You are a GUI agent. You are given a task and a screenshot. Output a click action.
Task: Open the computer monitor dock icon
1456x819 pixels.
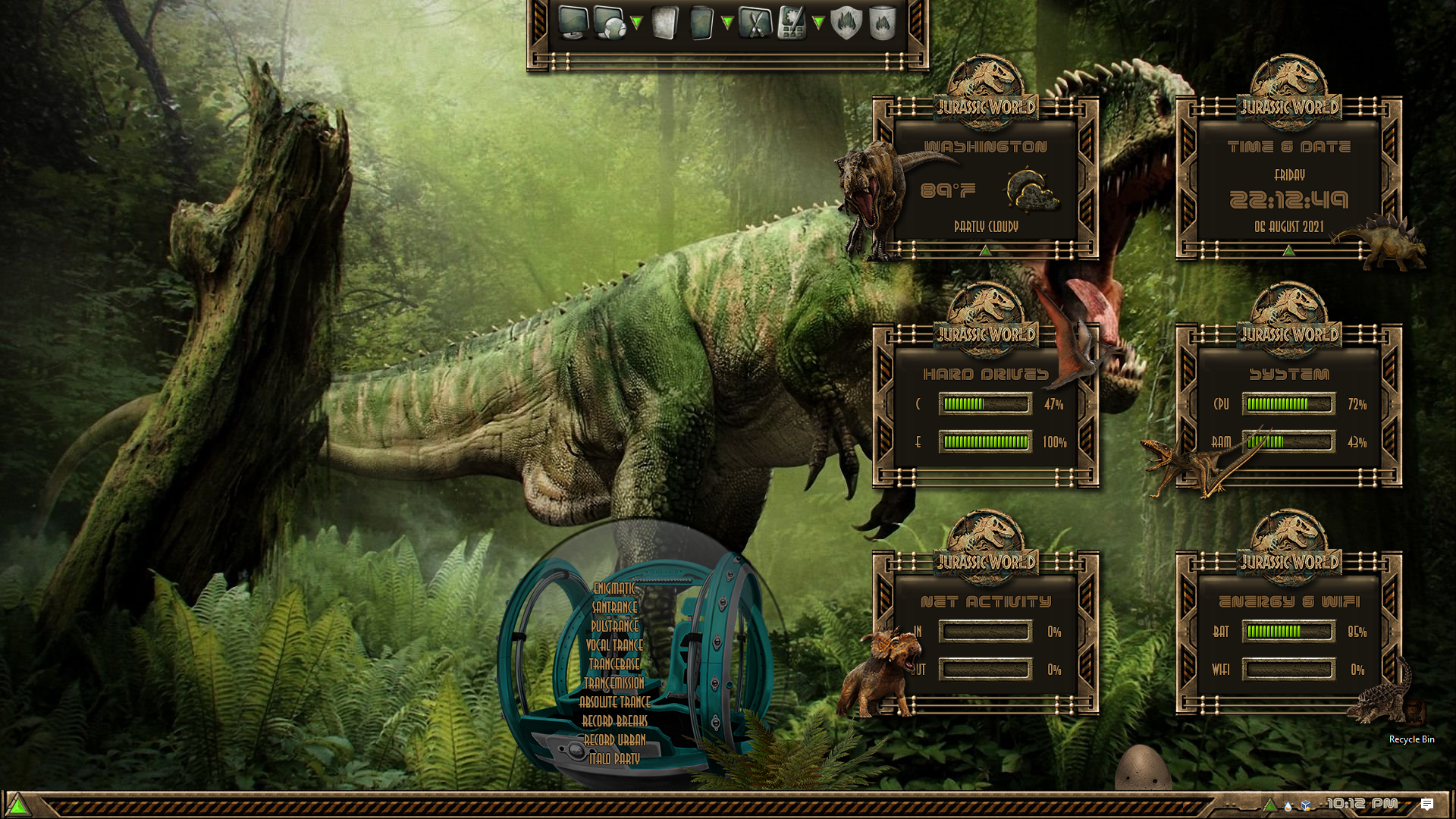573,23
